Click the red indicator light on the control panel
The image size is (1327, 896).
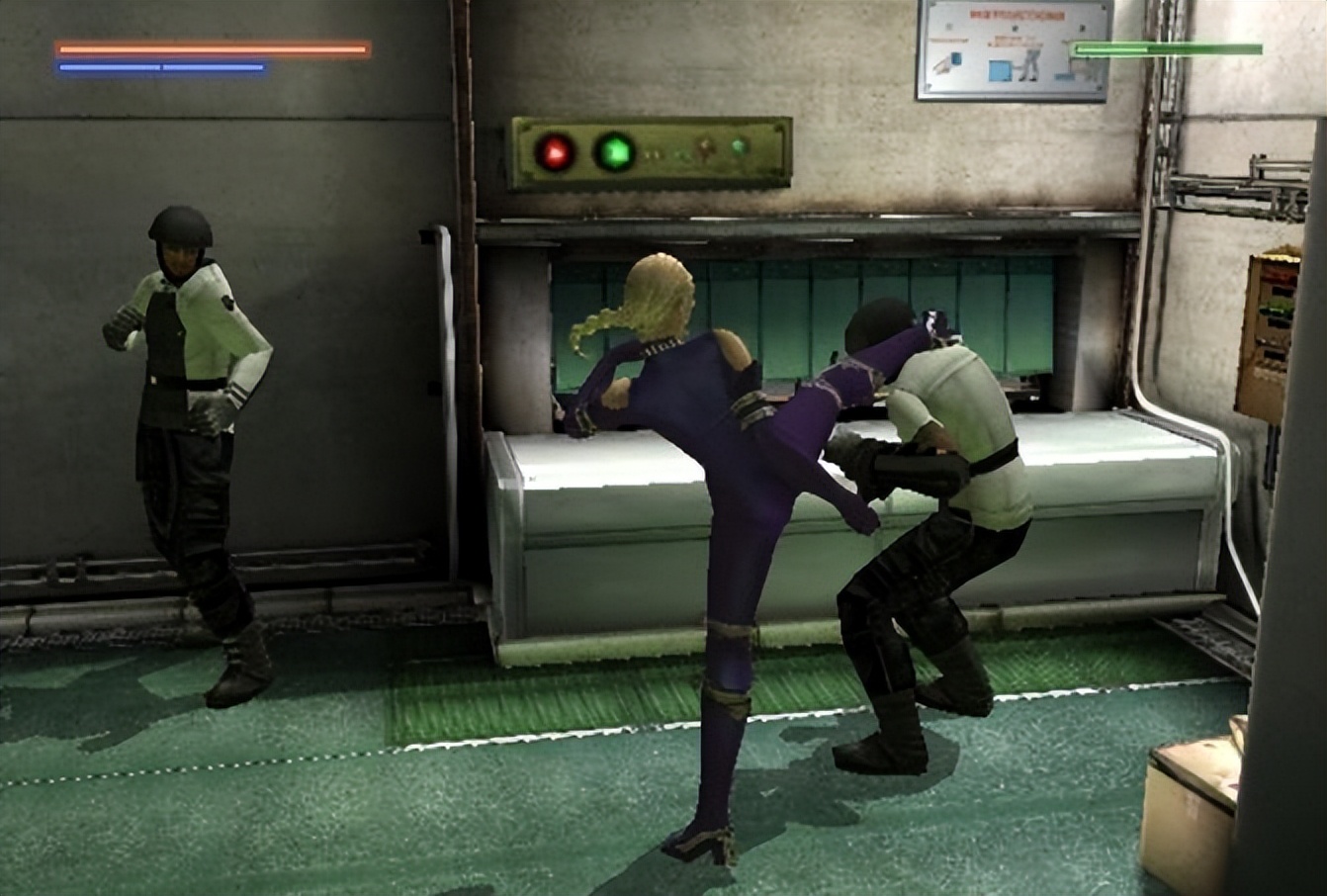coord(555,151)
